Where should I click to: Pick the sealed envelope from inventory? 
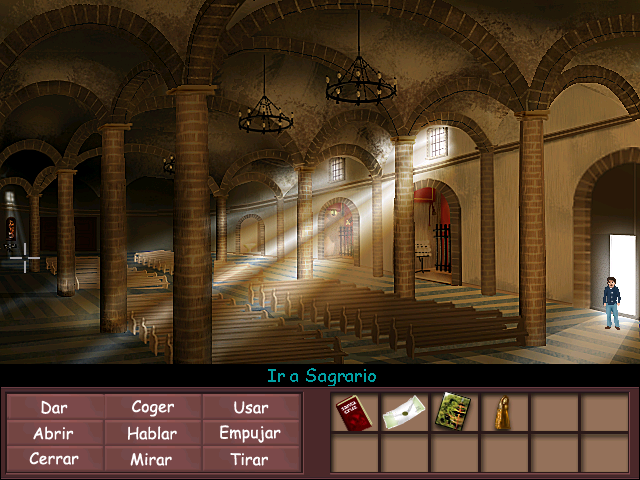(404, 412)
